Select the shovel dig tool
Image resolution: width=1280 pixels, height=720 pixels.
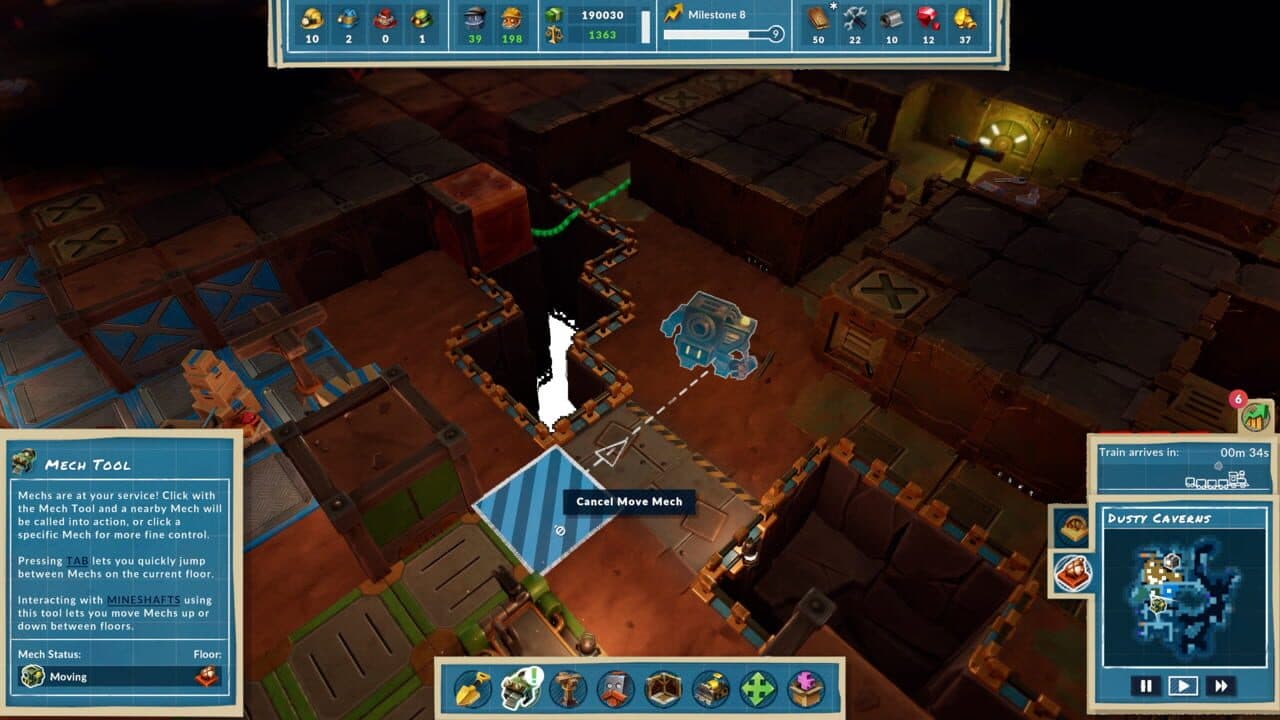pyautogui.click(x=473, y=689)
